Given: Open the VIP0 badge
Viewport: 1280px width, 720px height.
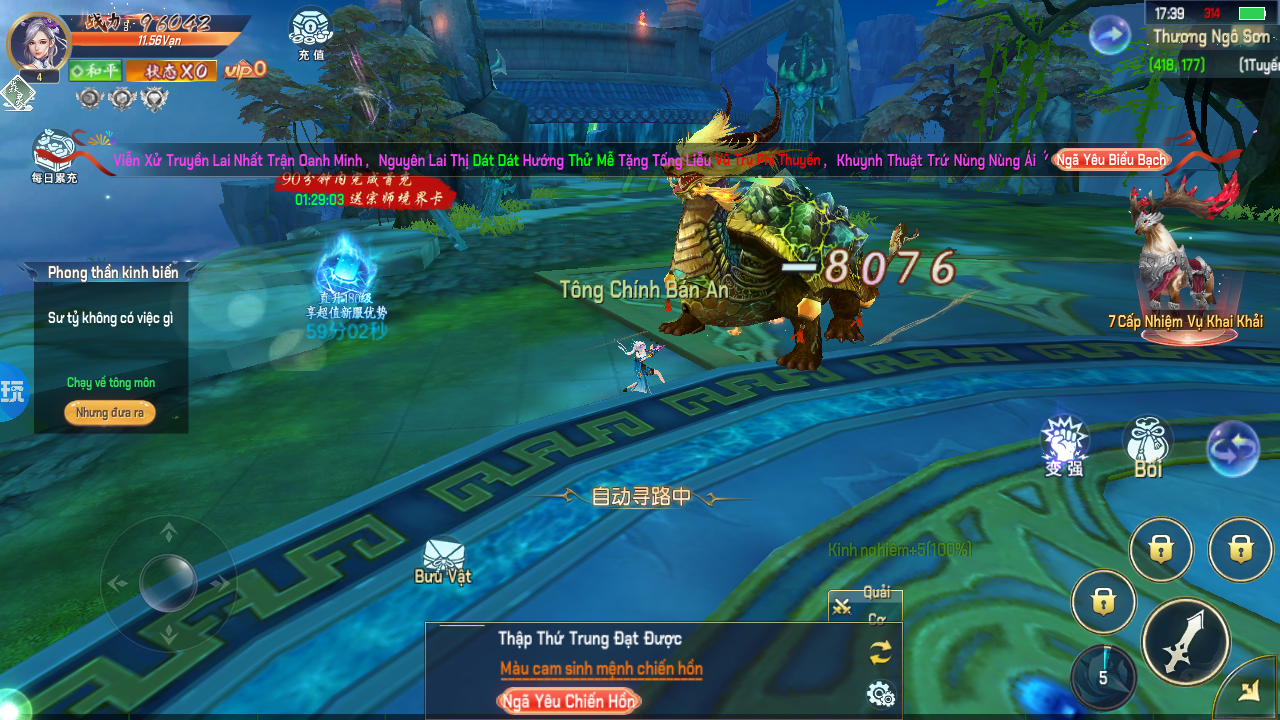Looking at the screenshot, I should click(x=245, y=69).
